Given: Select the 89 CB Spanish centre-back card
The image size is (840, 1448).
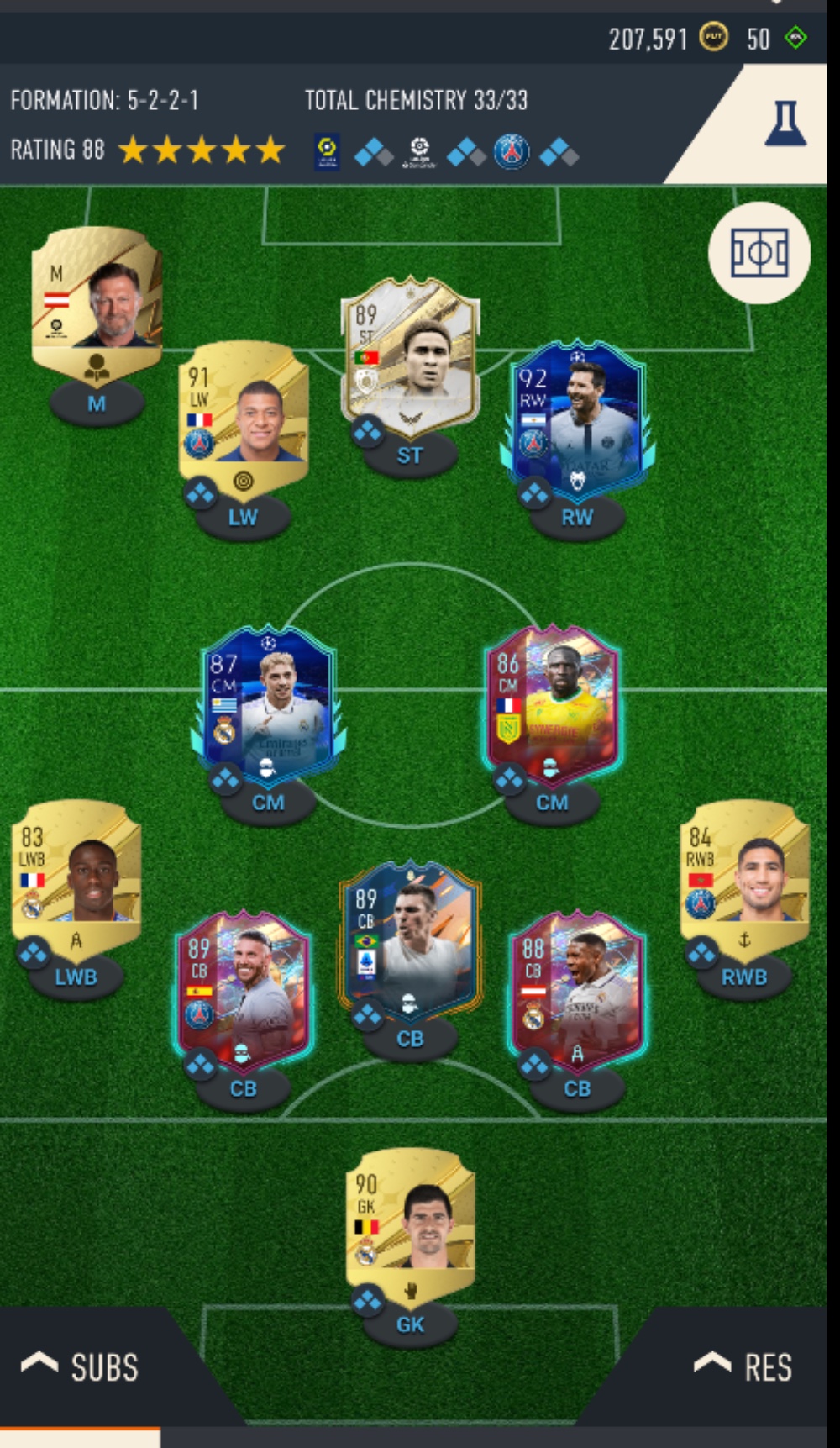Looking at the screenshot, I should click(x=244, y=988).
